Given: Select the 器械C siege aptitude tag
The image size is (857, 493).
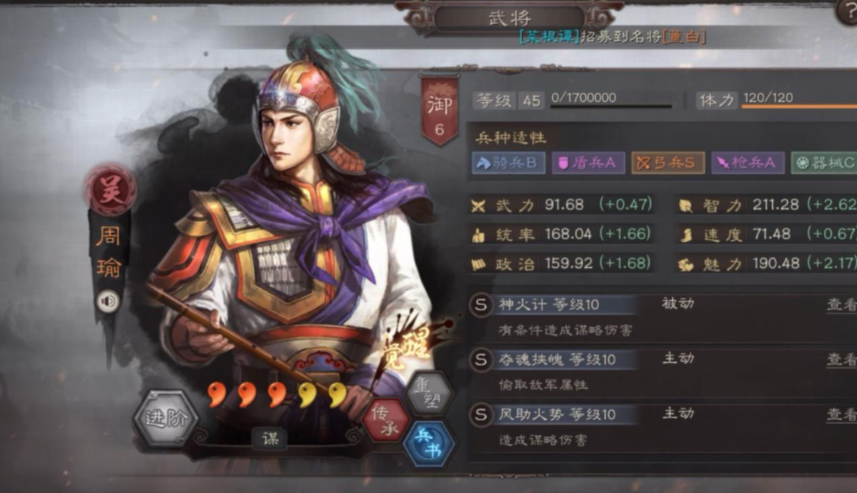Looking at the screenshot, I should click(x=824, y=163).
